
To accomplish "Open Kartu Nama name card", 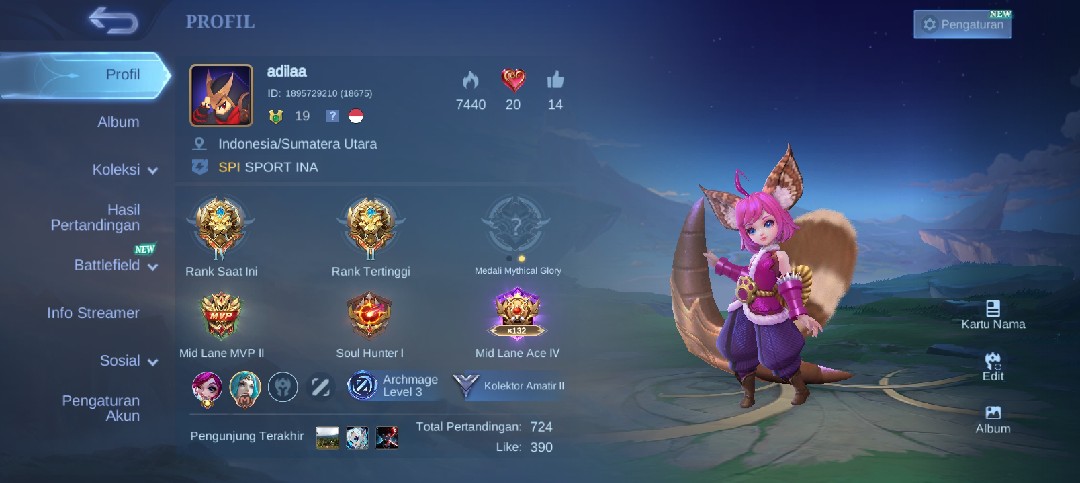I will pyautogui.click(x=992, y=314).
